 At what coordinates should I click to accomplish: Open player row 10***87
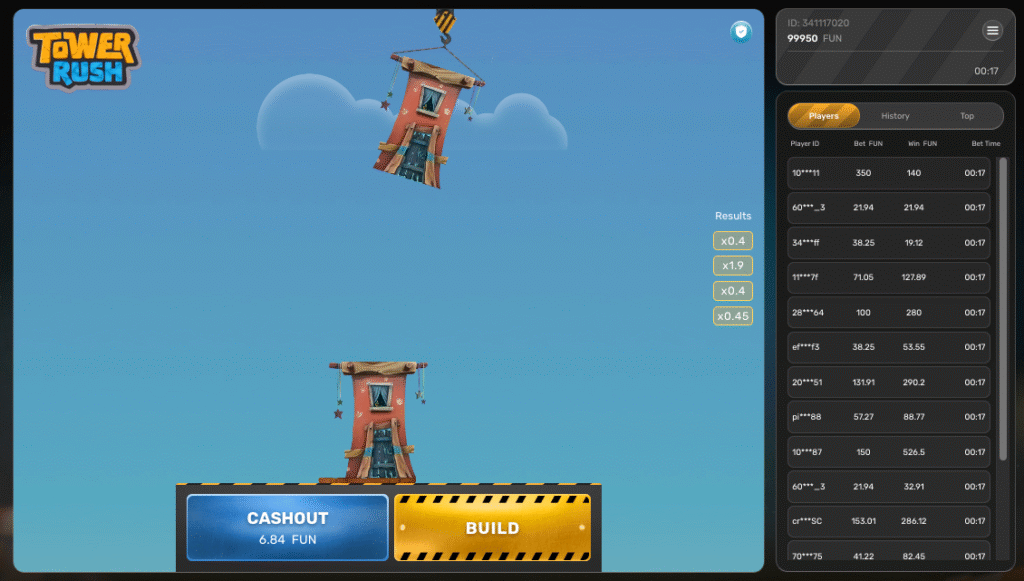(x=888, y=452)
